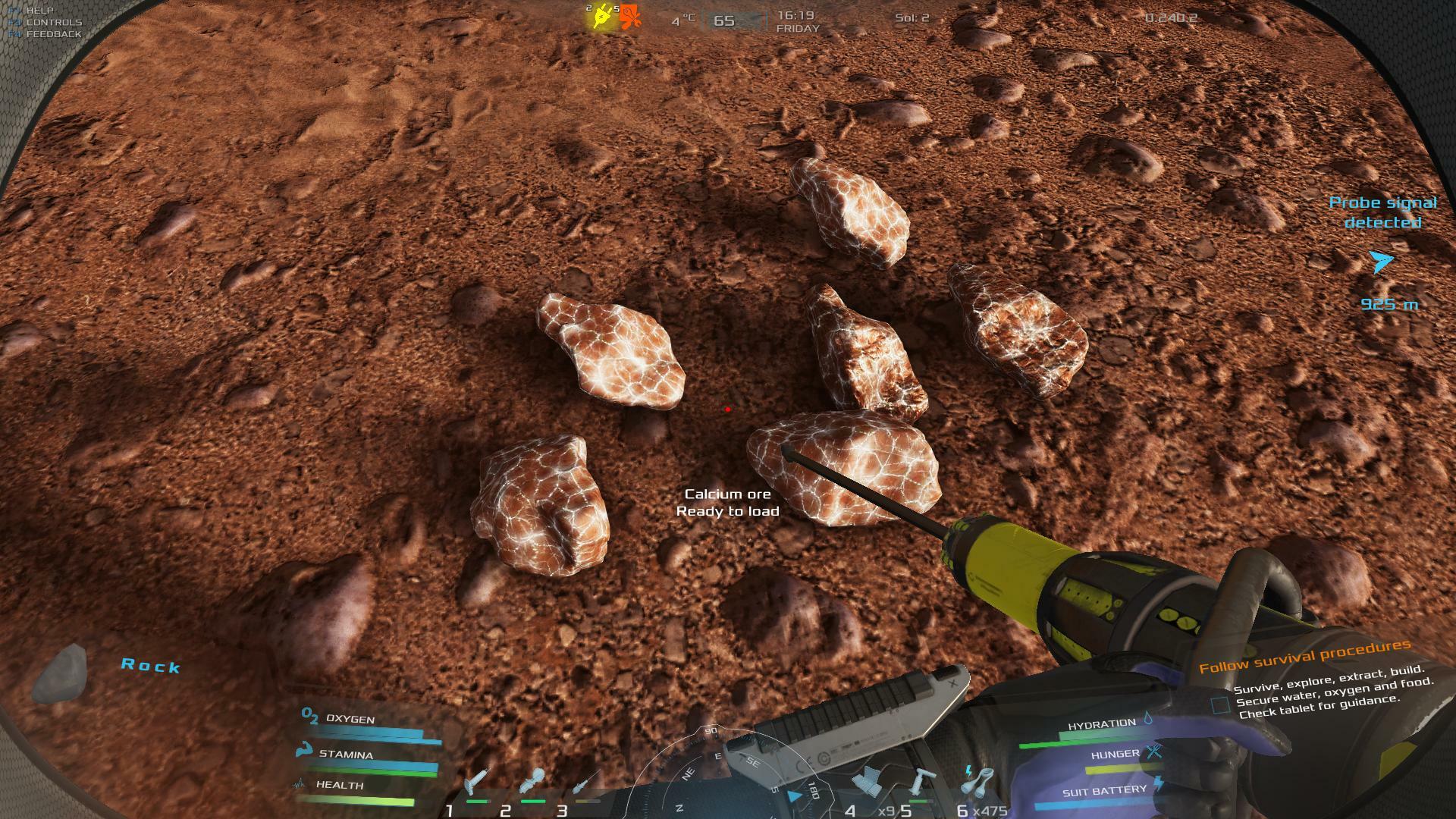The image size is (1456, 819).
Task: Open the Help entry
Action: point(39,11)
